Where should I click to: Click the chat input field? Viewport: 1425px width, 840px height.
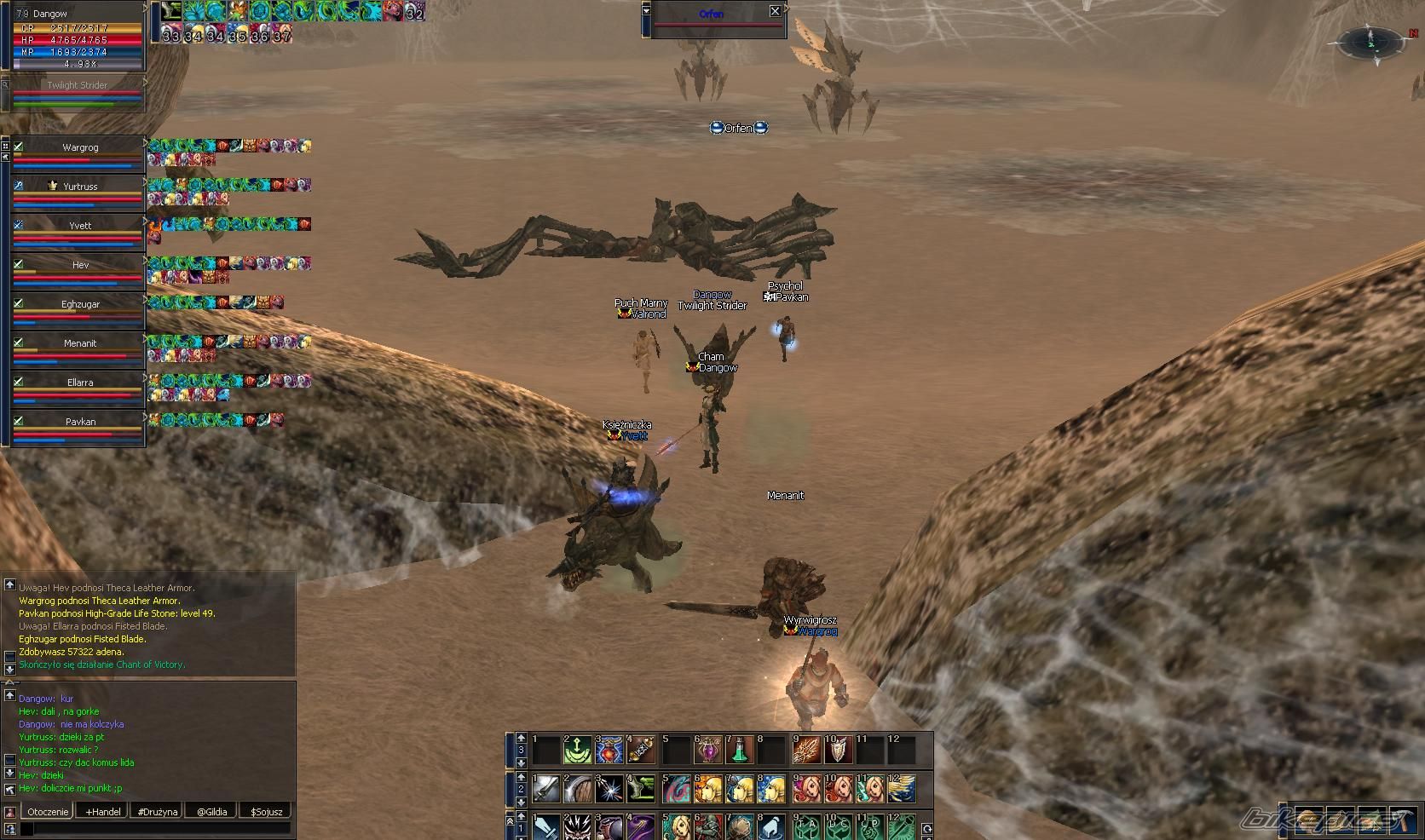[x=155, y=828]
